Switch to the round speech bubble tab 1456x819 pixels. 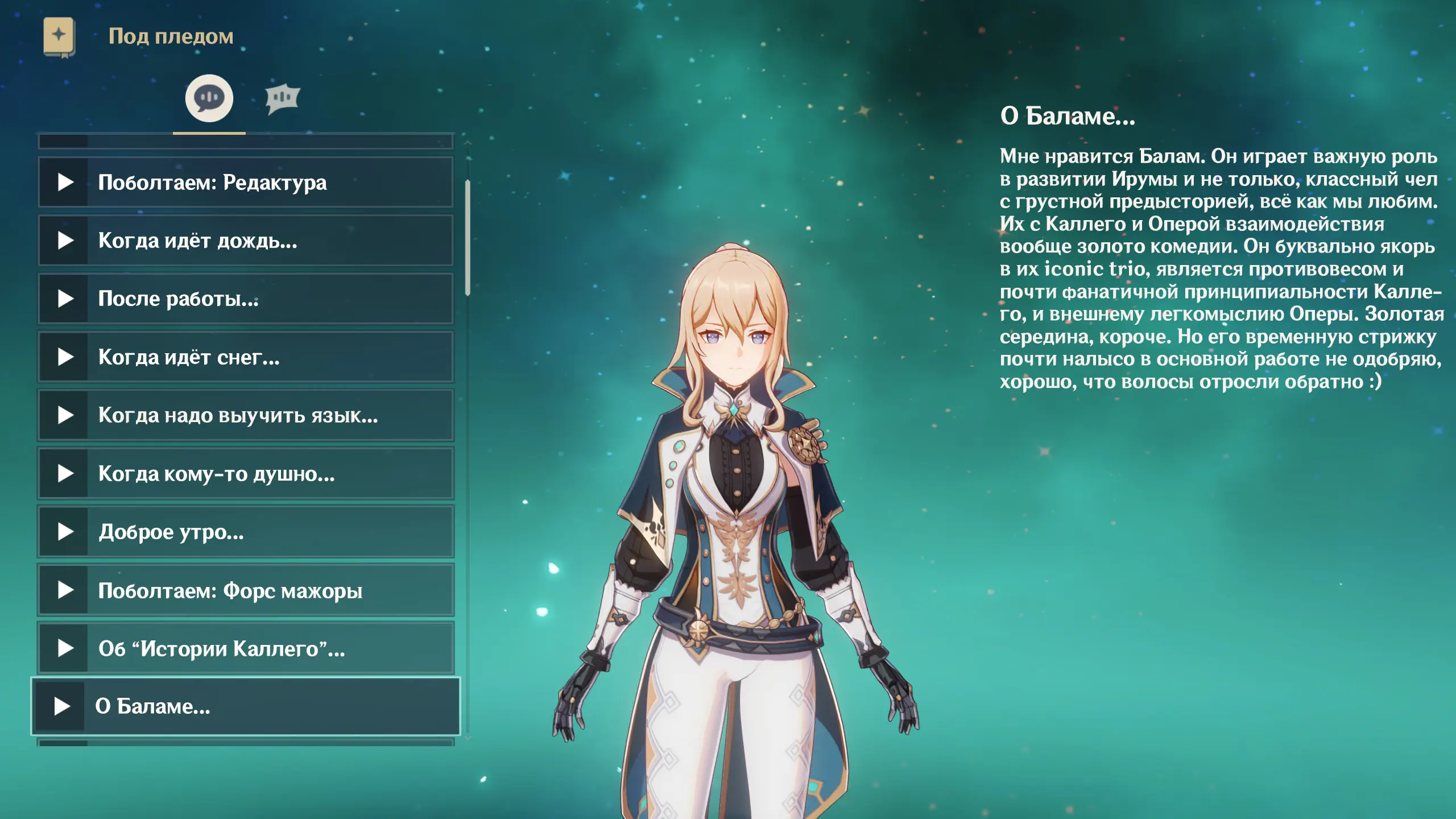[209, 98]
